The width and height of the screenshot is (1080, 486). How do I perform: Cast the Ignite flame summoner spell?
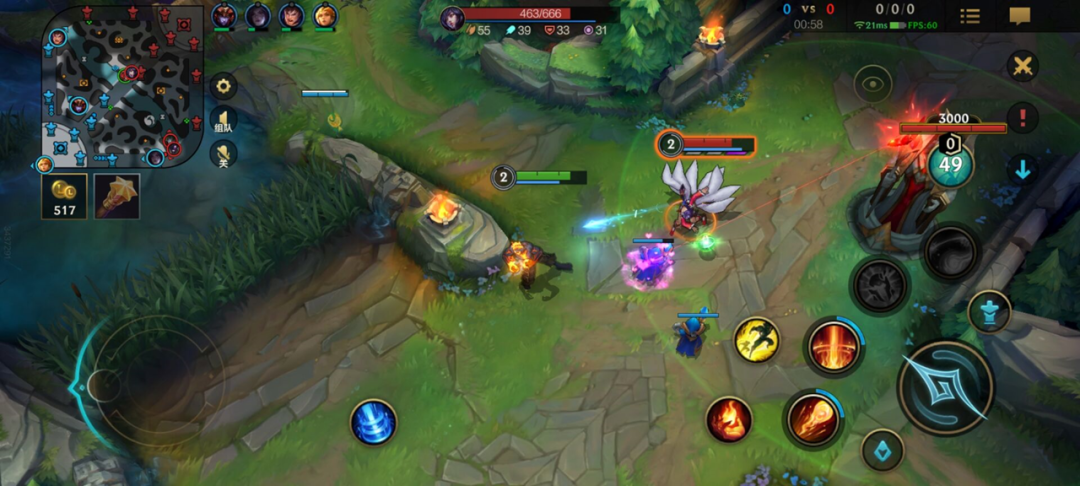coord(729,419)
